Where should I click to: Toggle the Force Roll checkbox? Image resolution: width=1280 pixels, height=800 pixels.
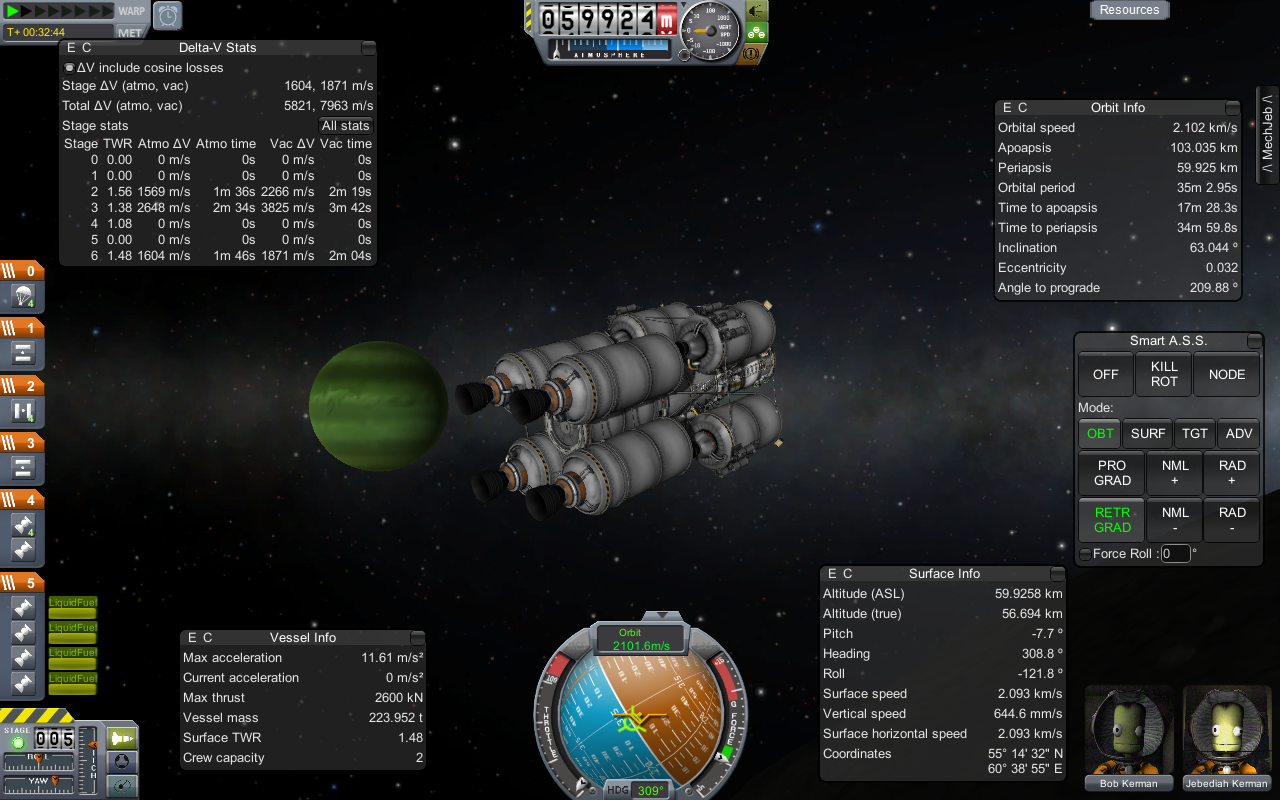tap(1085, 554)
